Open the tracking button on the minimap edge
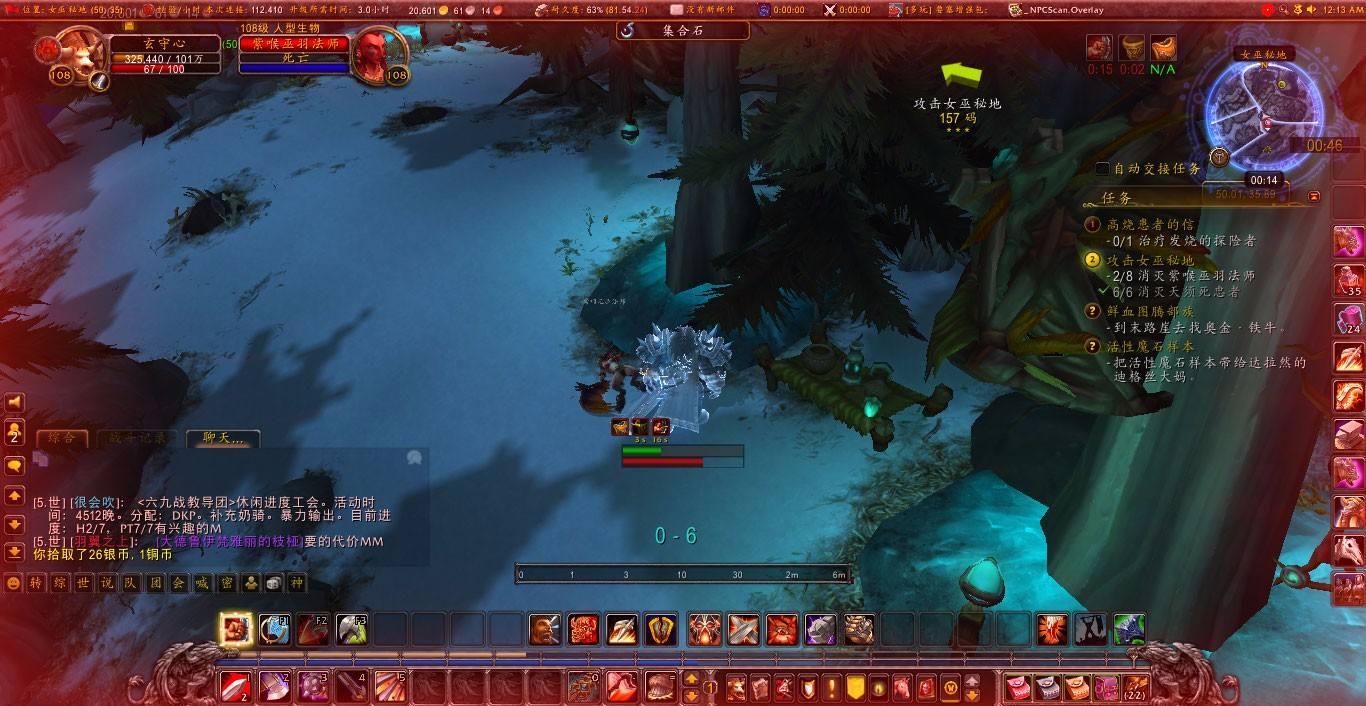The image size is (1366, 706). click(1219, 157)
